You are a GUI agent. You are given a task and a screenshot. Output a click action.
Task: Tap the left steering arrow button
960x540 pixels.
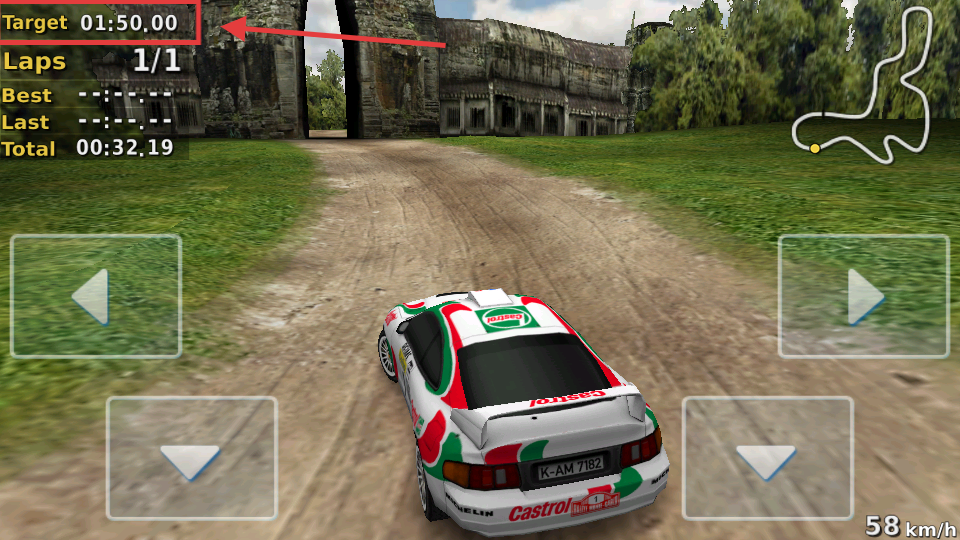(x=96, y=297)
